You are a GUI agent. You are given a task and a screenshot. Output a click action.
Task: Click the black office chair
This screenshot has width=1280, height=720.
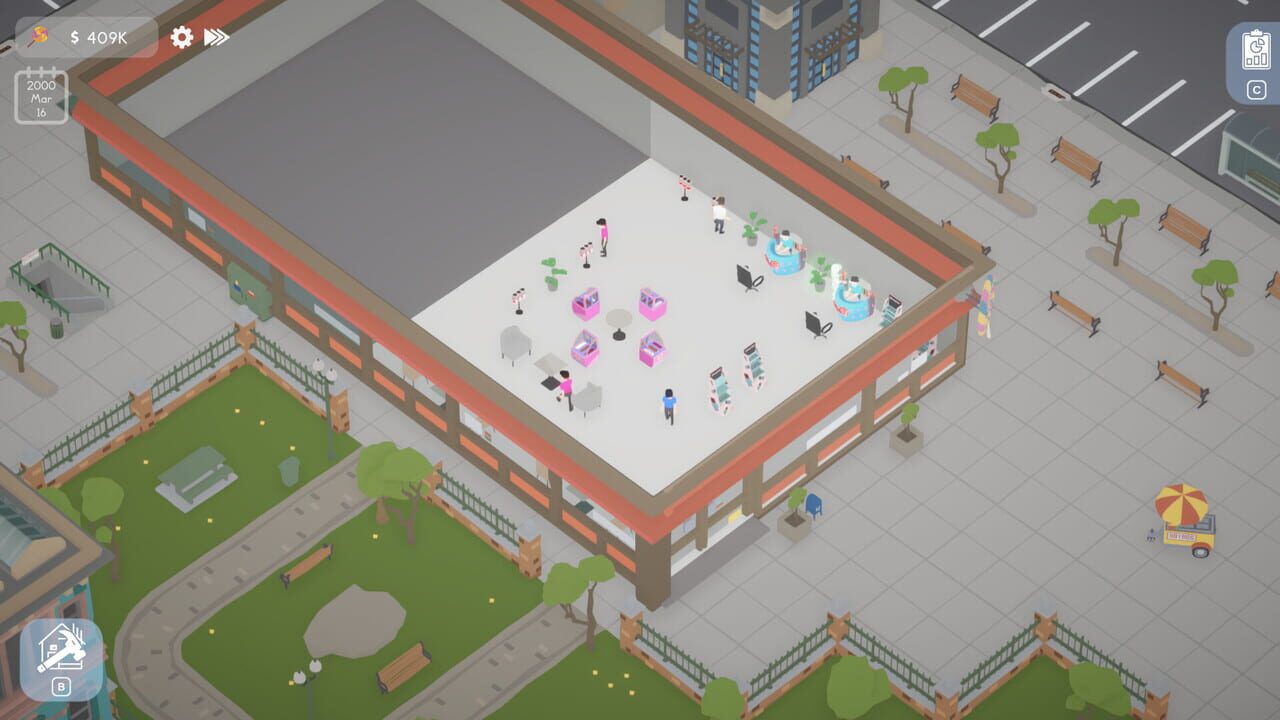tap(747, 277)
